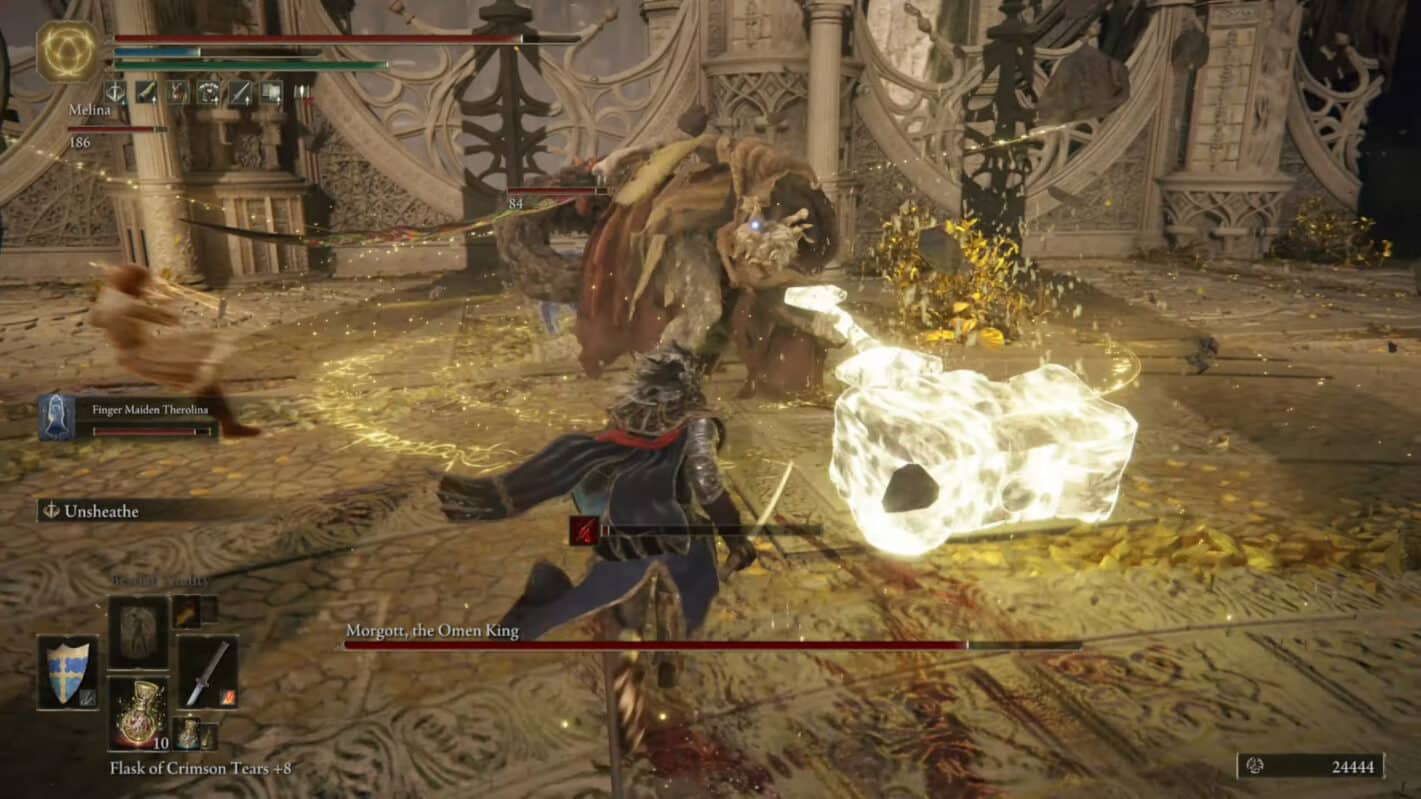Click the small golden item thumbnail above the dagger

[188, 614]
